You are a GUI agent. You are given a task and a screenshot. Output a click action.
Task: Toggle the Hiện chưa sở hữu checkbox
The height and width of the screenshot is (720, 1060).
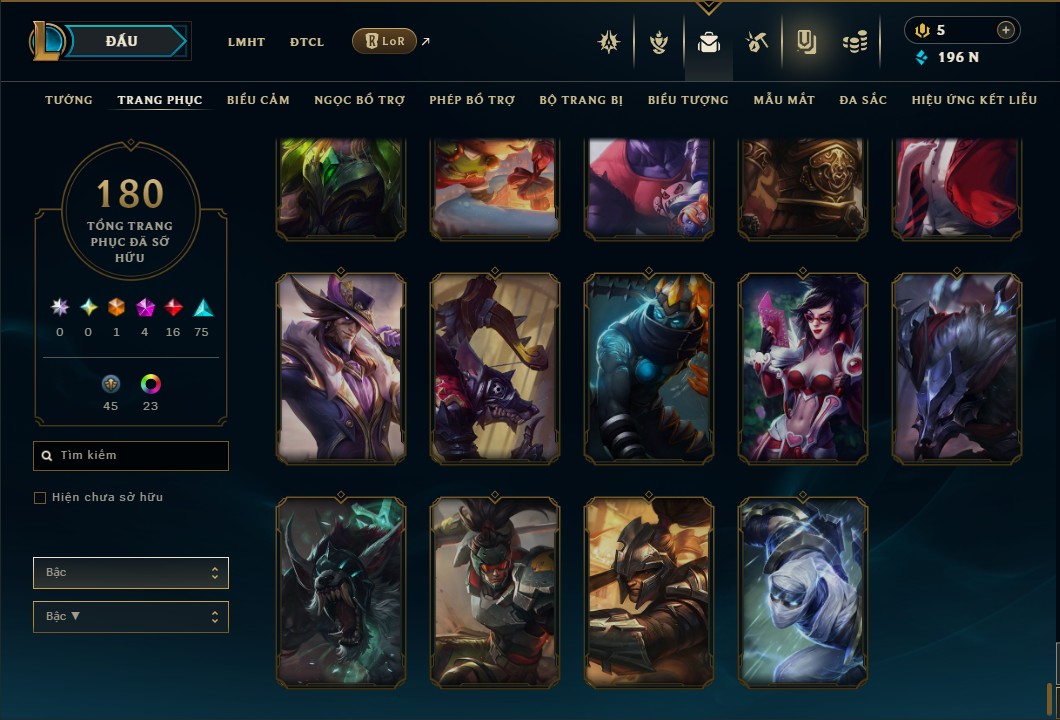[x=40, y=498]
